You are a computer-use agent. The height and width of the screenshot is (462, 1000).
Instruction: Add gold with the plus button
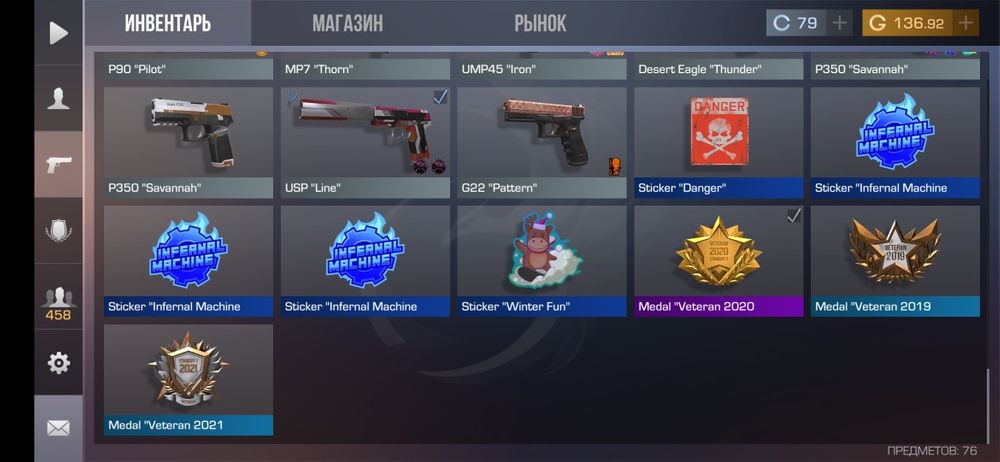click(x=965, y=23)
